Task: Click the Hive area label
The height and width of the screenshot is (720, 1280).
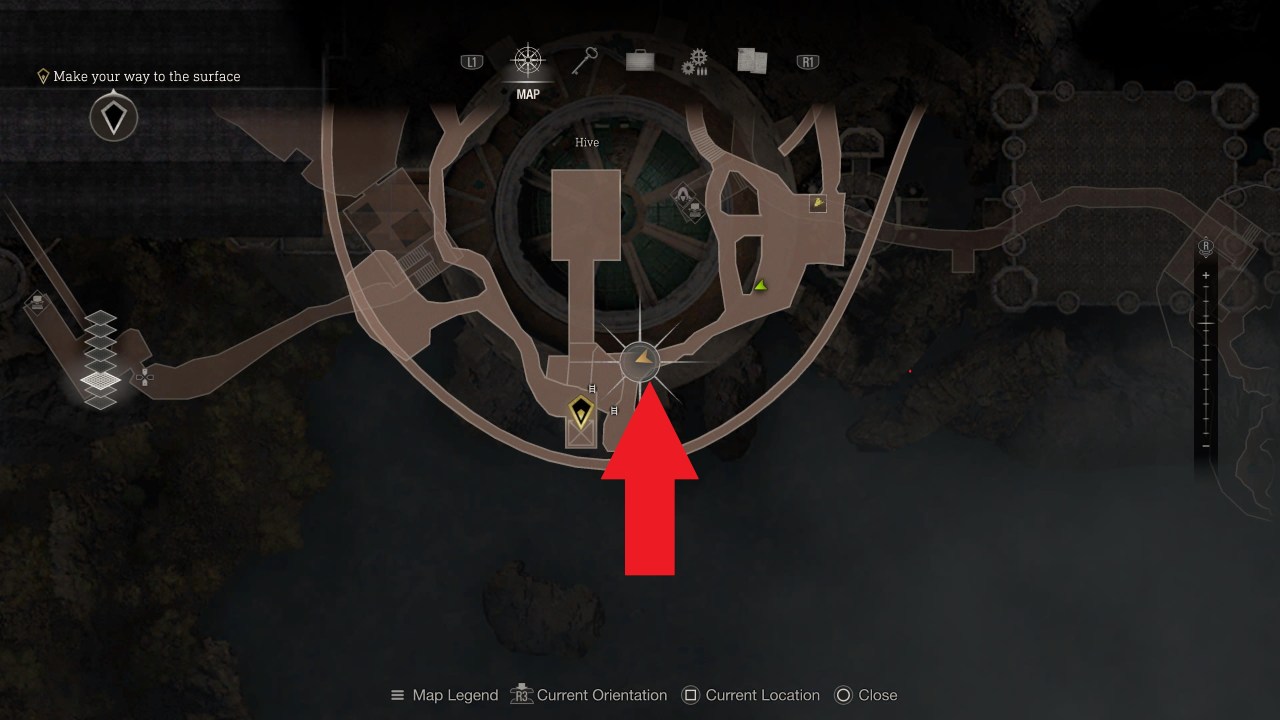Action: pos(586,142)
